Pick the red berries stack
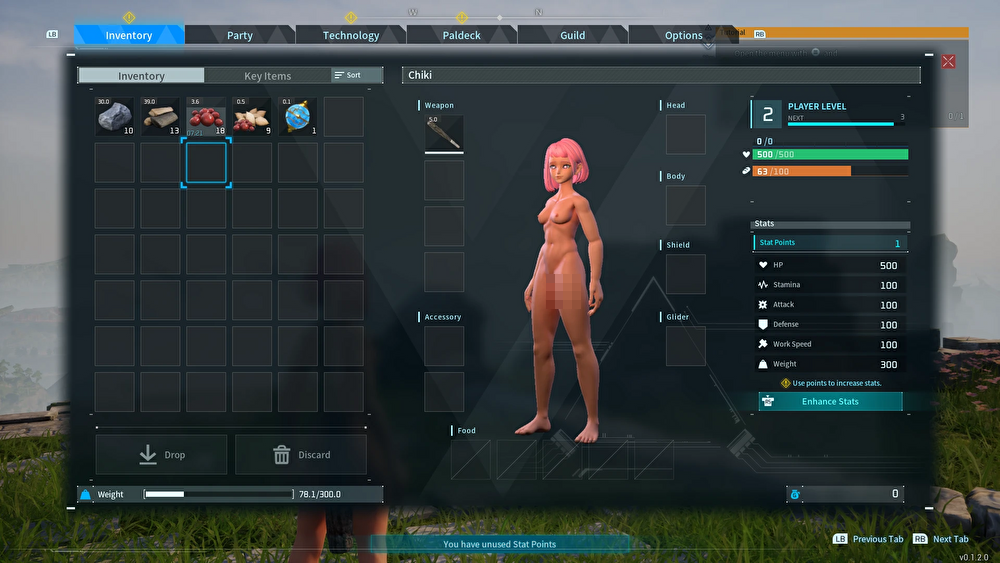Viewport: 1000px width, 563px height. point(207,117)
